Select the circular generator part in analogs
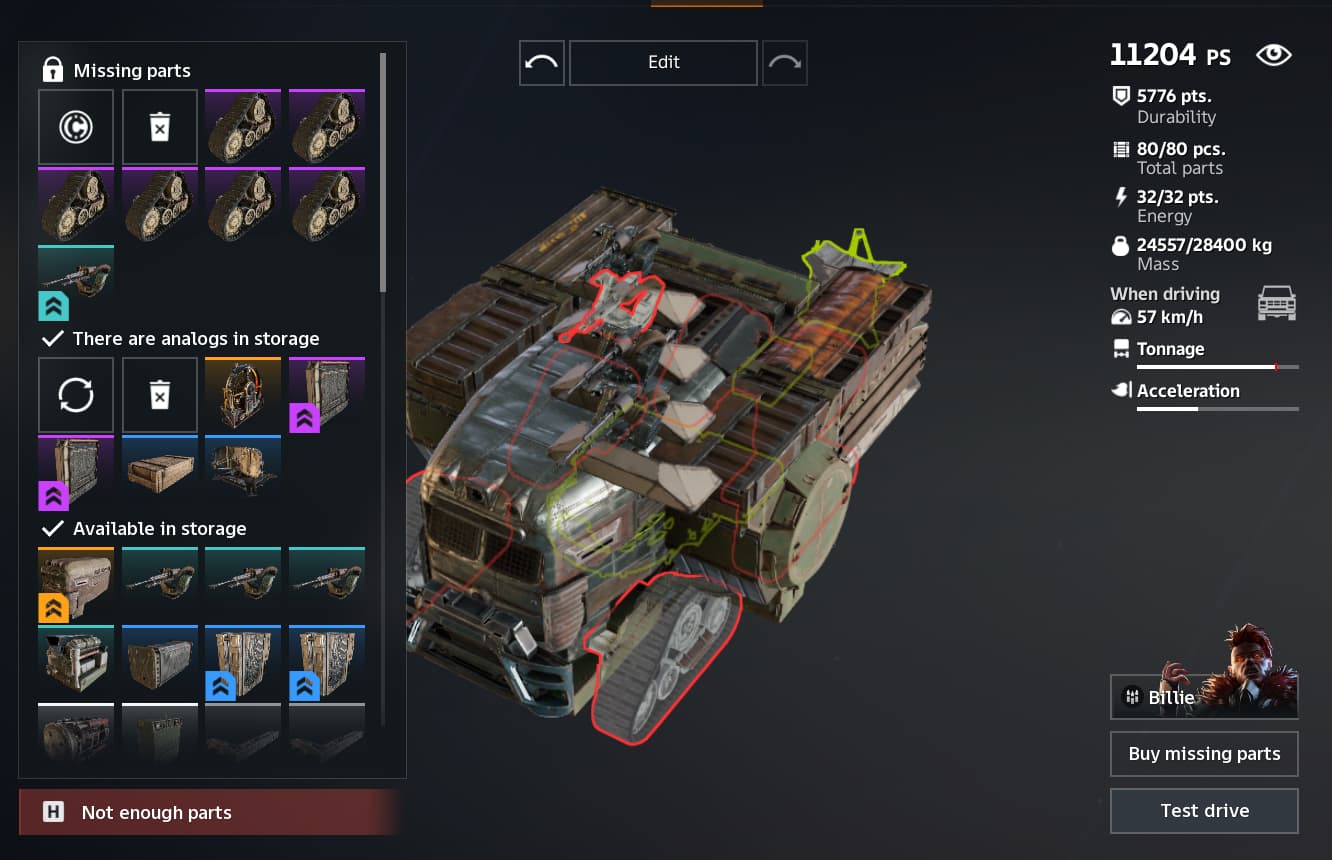 pos(243,395)
